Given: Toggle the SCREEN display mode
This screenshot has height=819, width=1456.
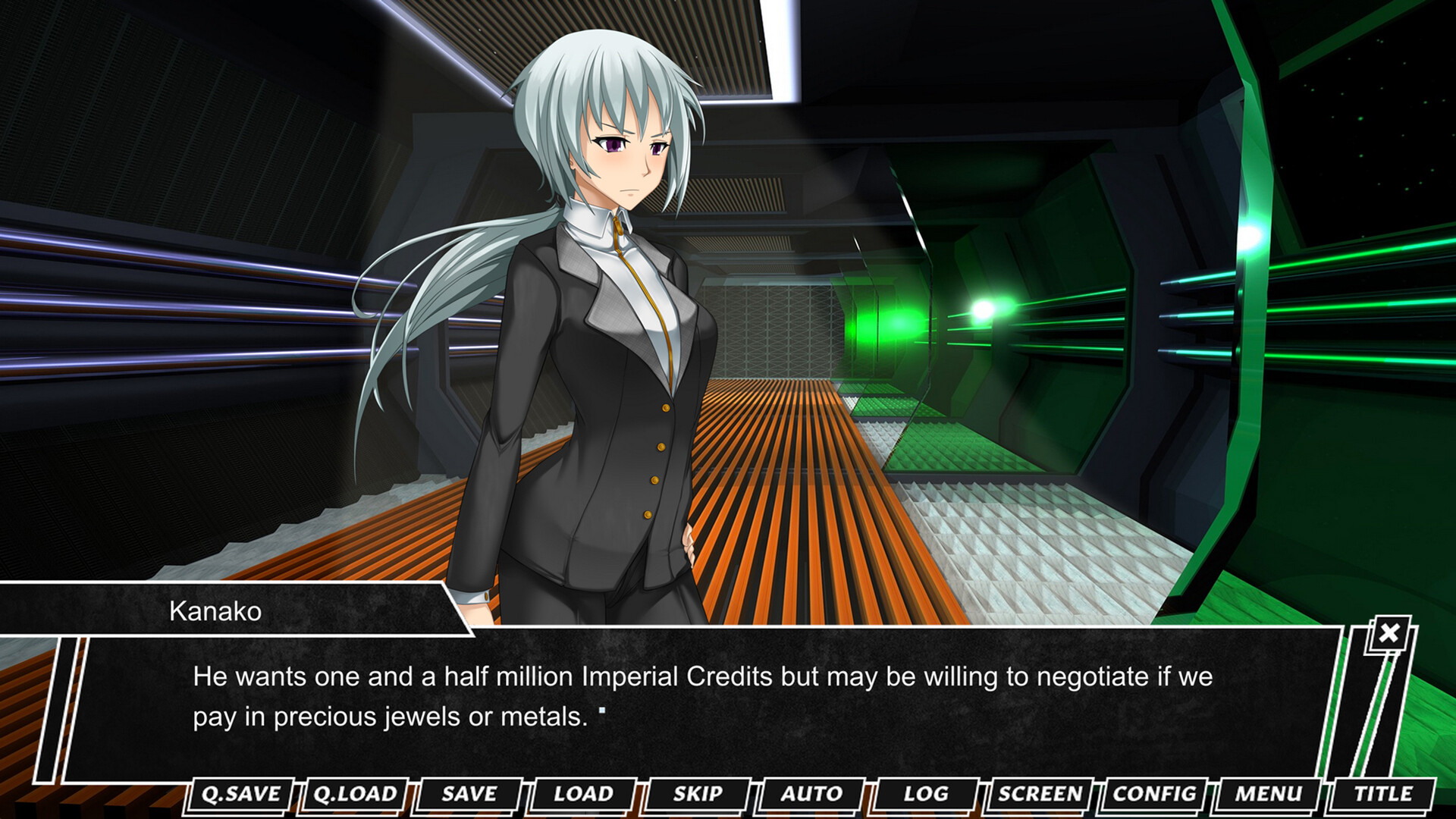Looking at the screenshot, I should (1040, 794).
